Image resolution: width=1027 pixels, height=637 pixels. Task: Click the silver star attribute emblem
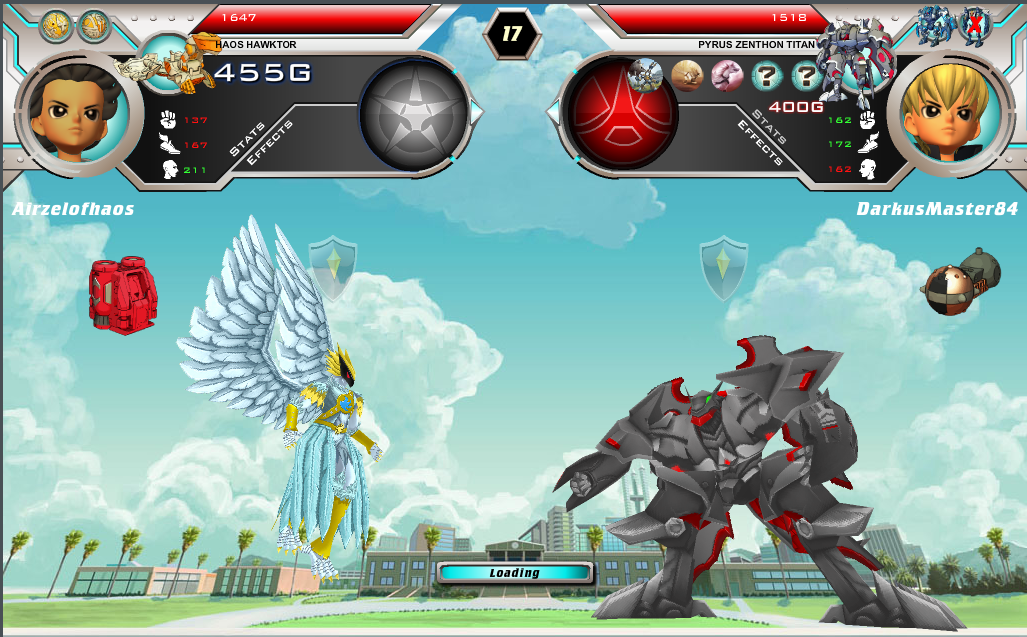412,113
